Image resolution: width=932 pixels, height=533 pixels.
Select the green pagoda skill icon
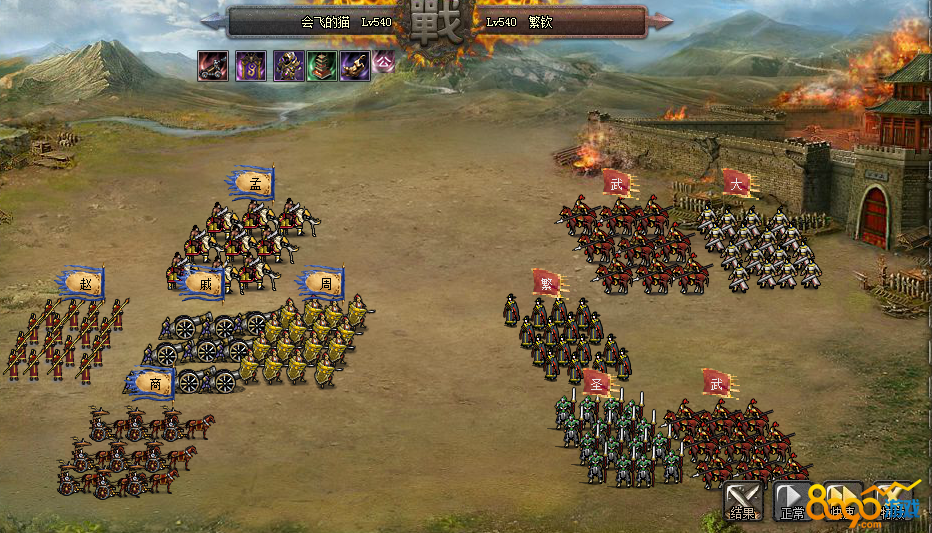click(322, 66)
